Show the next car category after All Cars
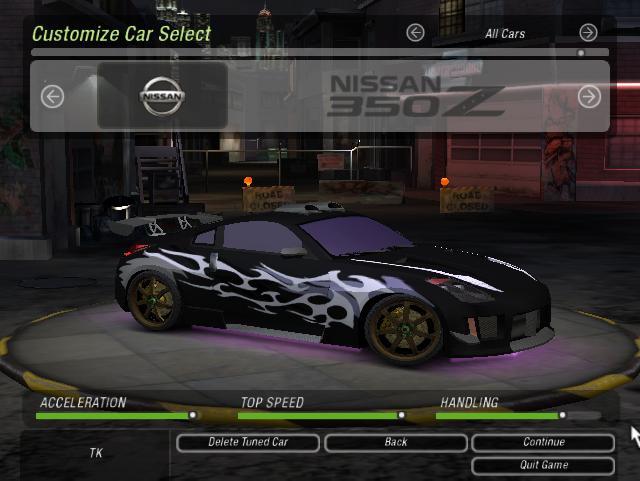The height and width of the screenshot is (481, 640). (588, 33)
